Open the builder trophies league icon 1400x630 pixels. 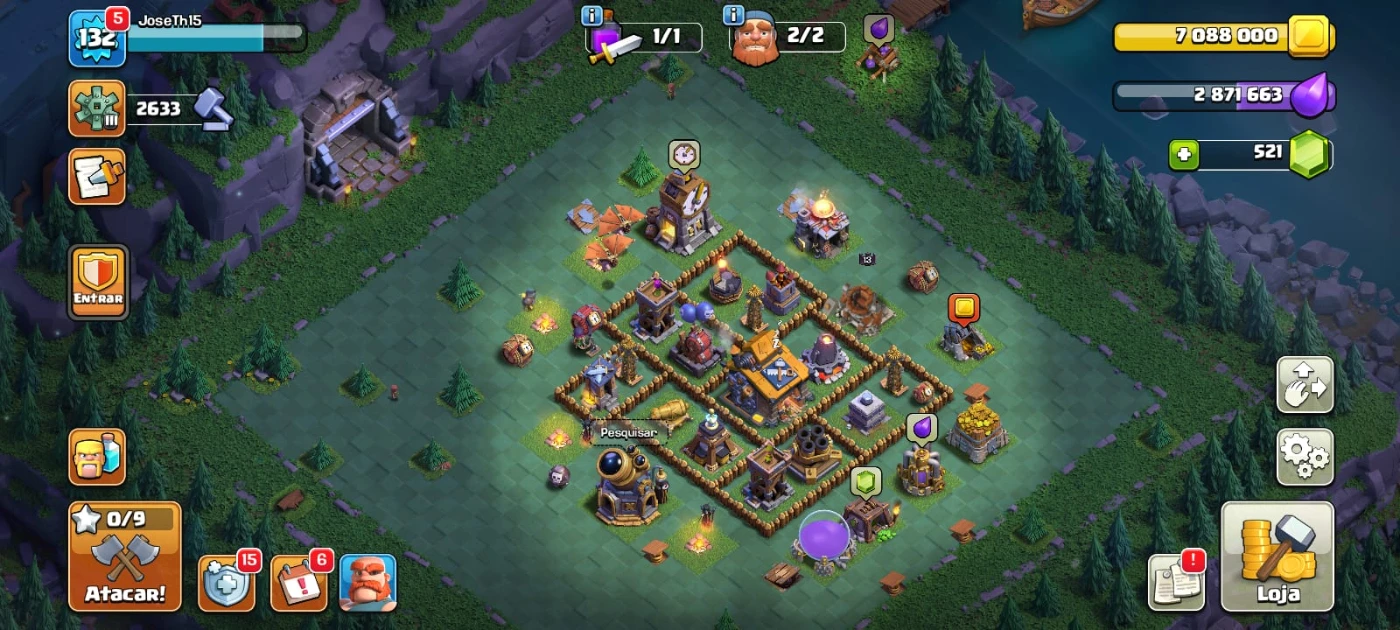click(97, 108)
